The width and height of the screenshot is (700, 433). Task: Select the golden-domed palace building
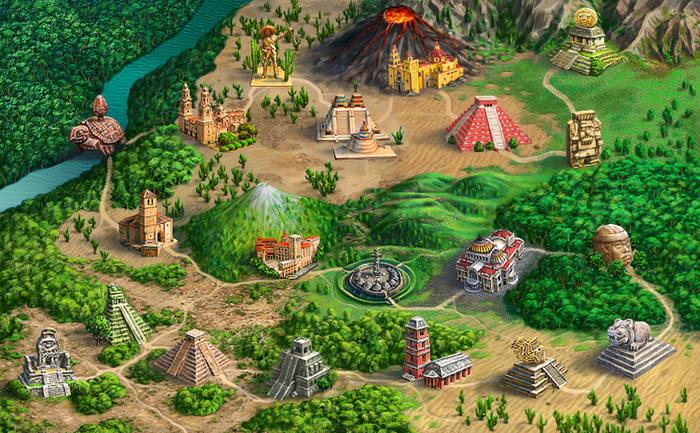tap(489, 260)
